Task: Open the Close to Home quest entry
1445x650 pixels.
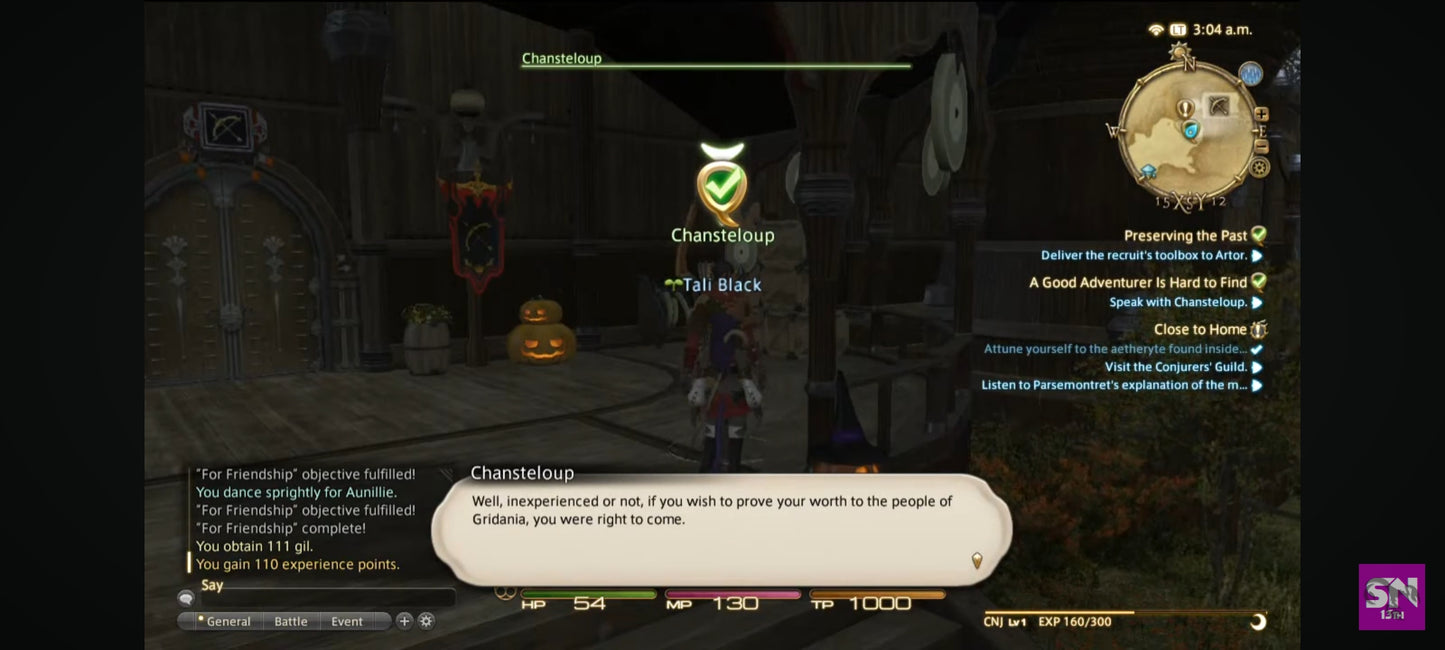Action: coord(1200,329)
